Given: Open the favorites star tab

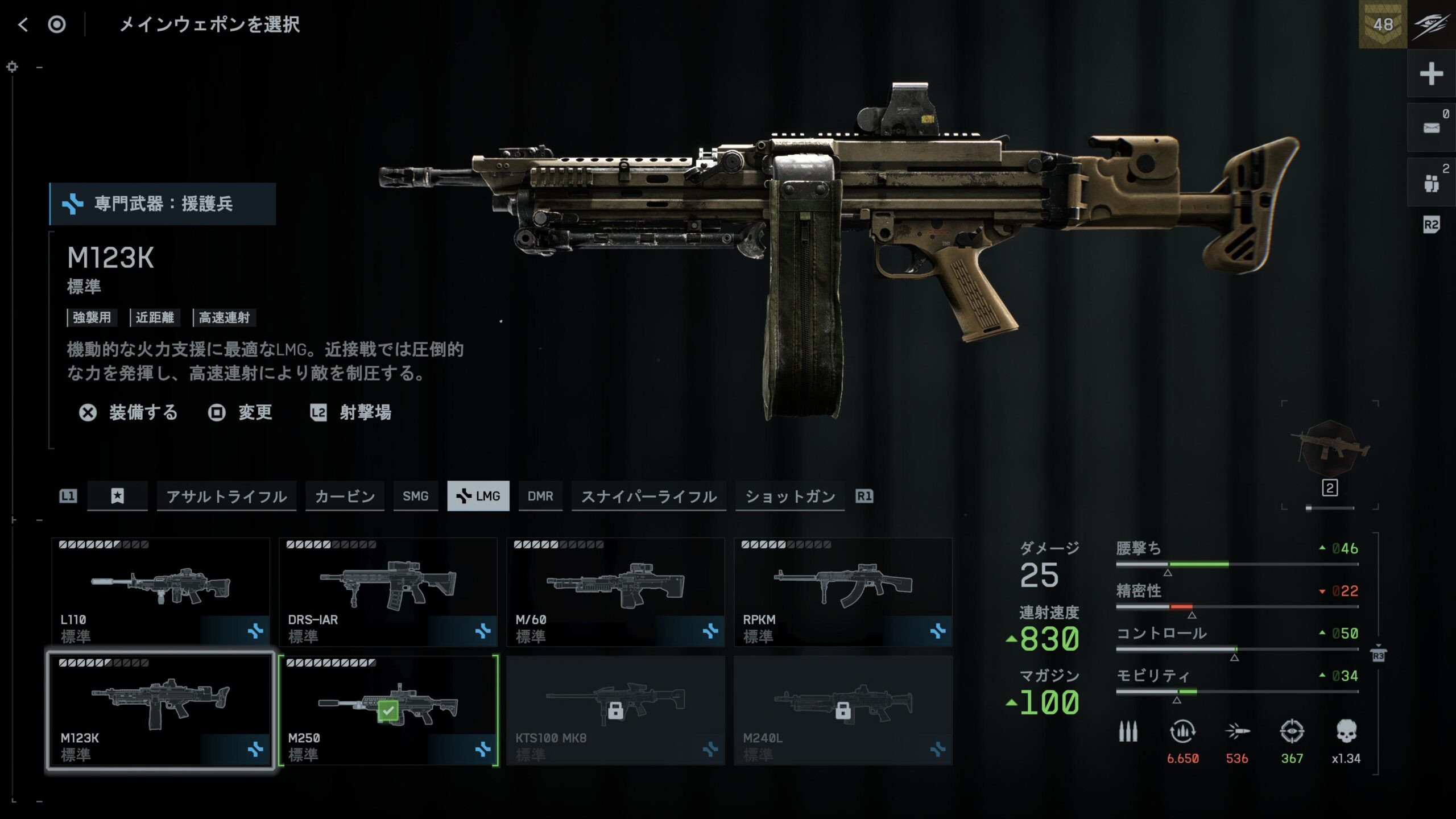Looking at the screenshot, I should coord(117,496).
